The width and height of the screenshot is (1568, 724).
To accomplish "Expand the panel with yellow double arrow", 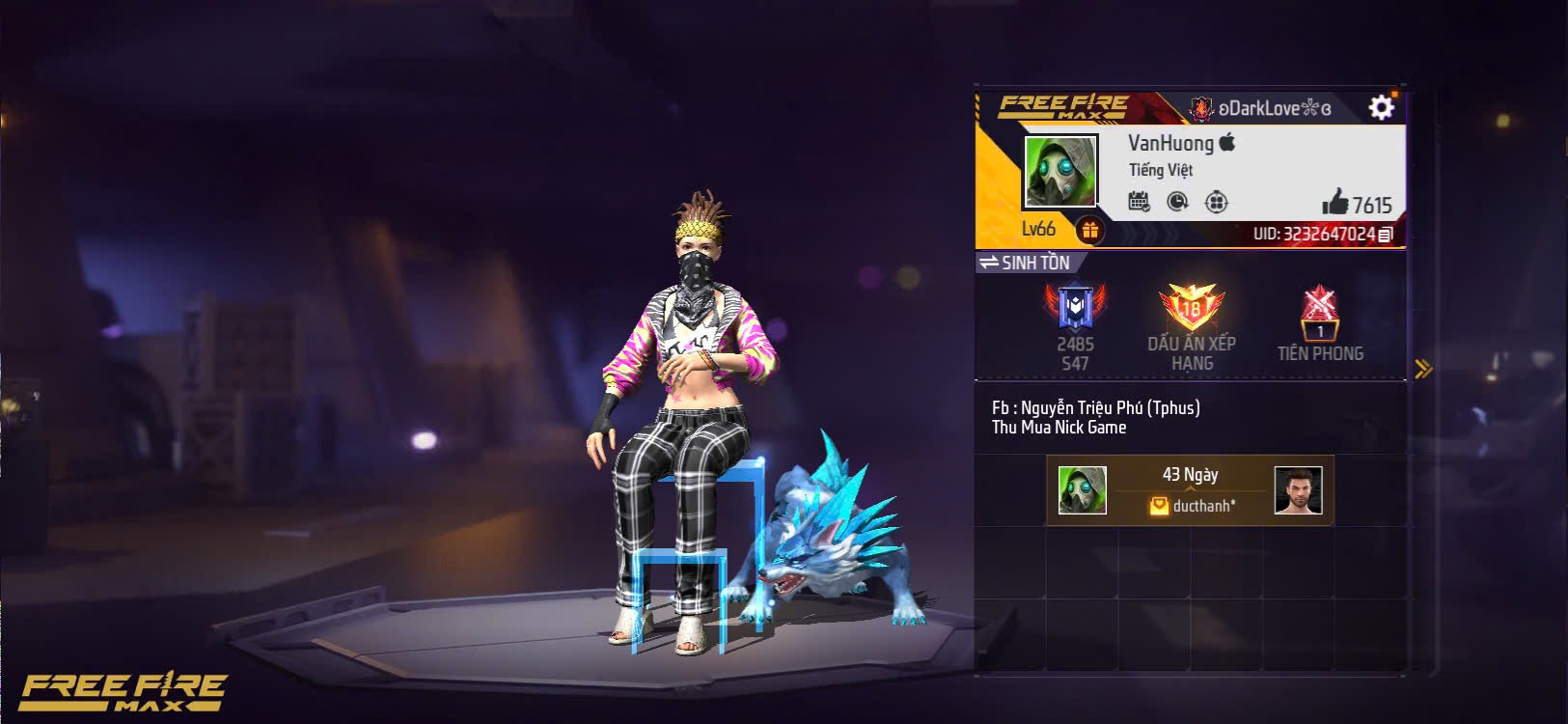I will pos(1422,369).
